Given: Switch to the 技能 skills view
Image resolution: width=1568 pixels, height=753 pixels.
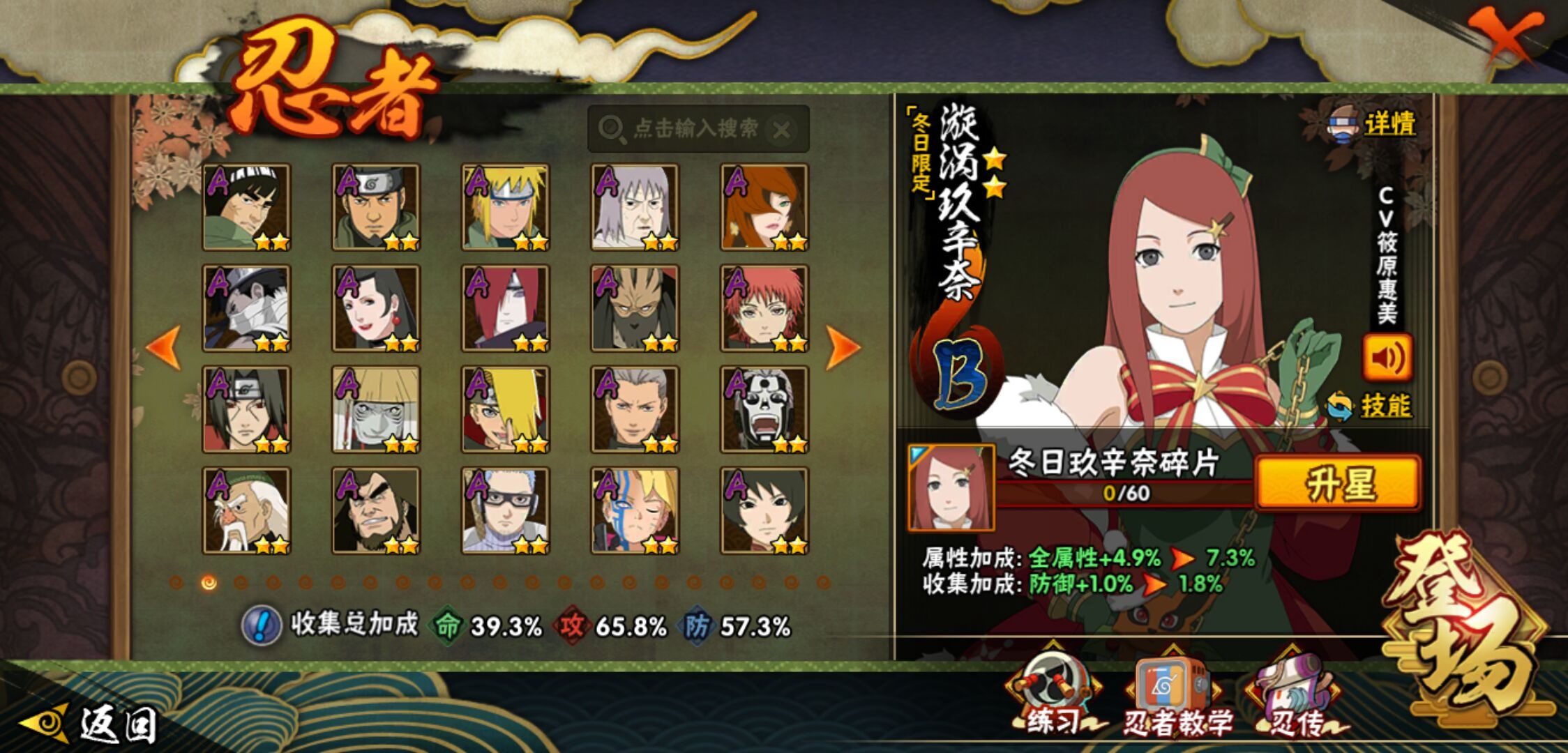Looking at the screenshot, I should (1385, 406).
